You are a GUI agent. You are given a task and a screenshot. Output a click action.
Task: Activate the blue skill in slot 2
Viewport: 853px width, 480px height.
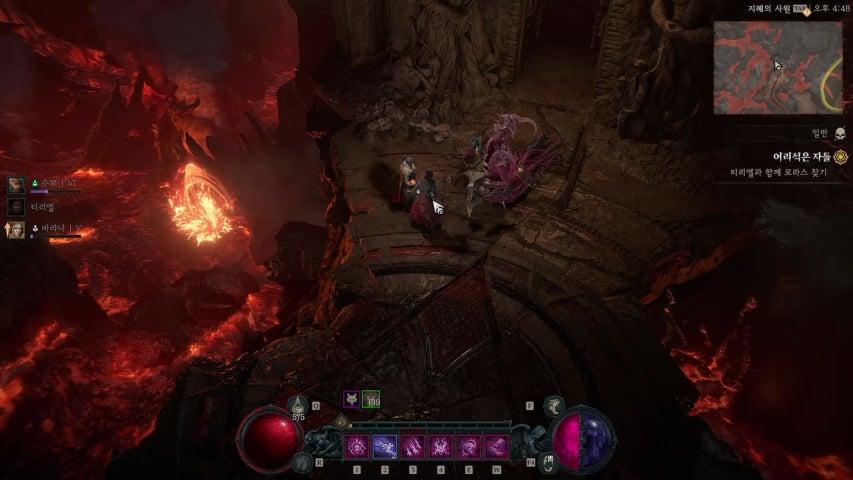(385, 447)
